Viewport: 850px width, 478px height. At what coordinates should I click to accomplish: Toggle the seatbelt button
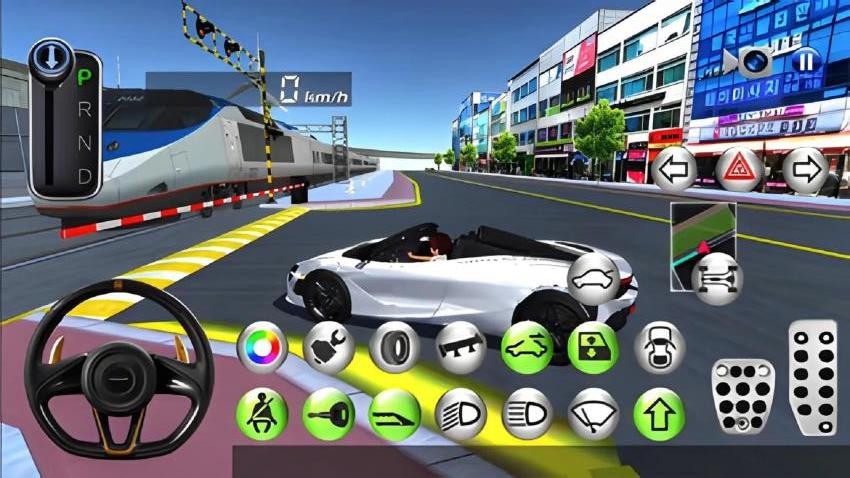pos(262,413)
